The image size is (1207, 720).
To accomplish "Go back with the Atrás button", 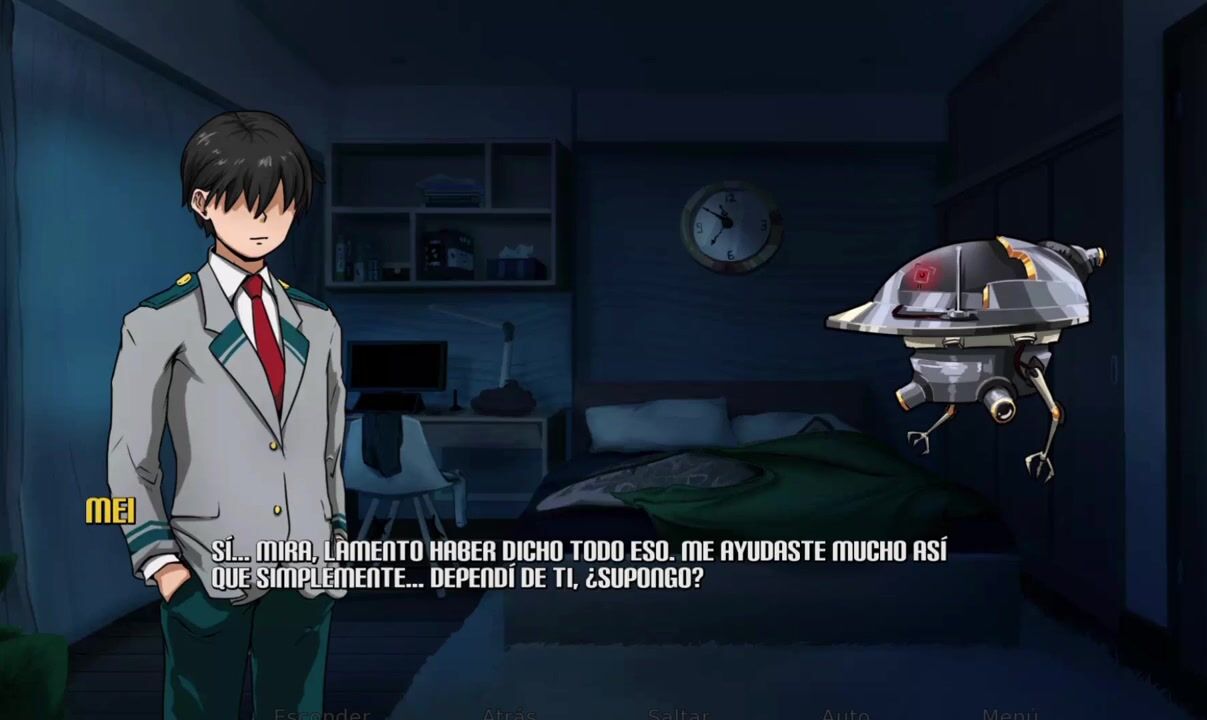I will (509, 714).
